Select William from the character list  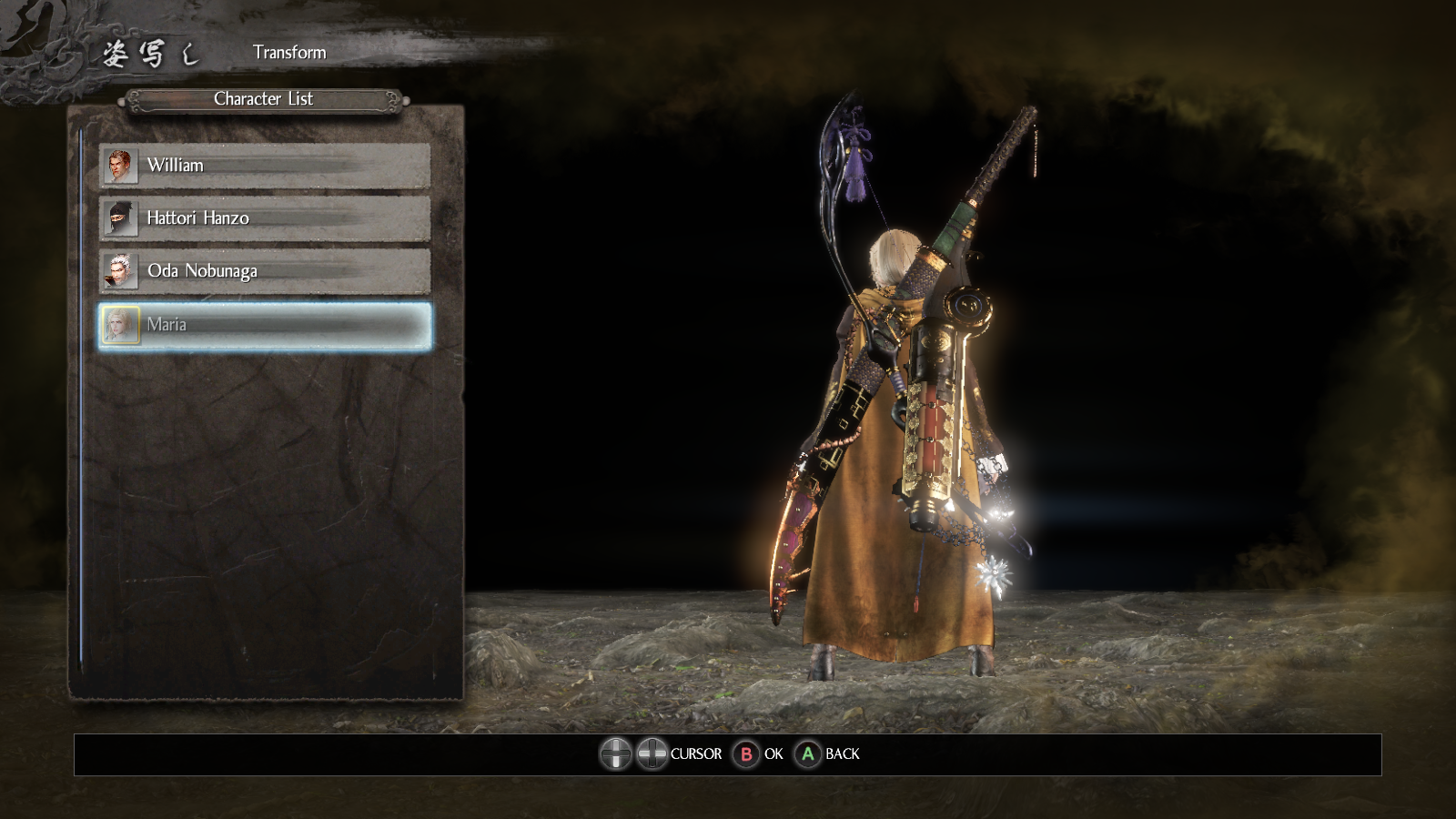pyautogui.click(x=264, y=166)
